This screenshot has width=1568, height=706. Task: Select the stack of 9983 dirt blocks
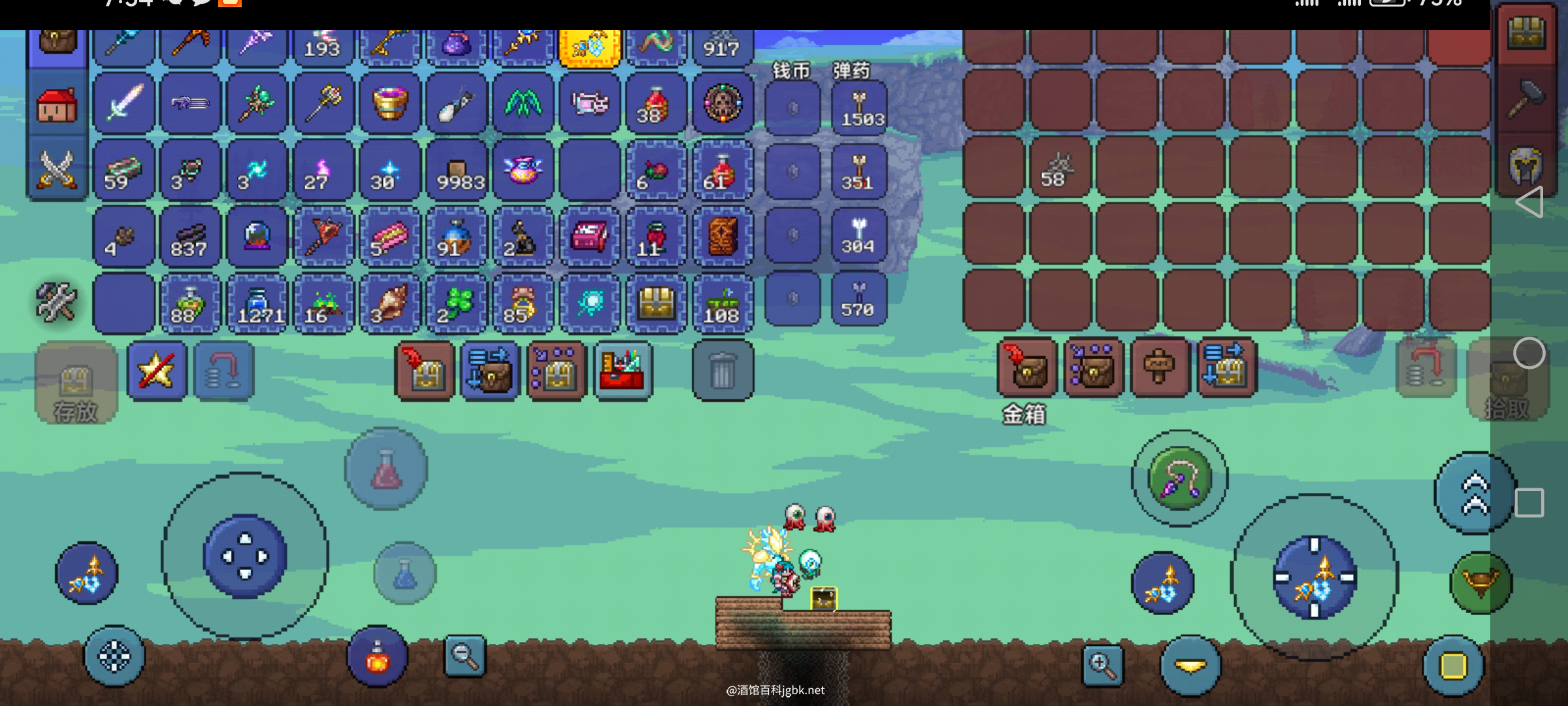pos(457,170)
